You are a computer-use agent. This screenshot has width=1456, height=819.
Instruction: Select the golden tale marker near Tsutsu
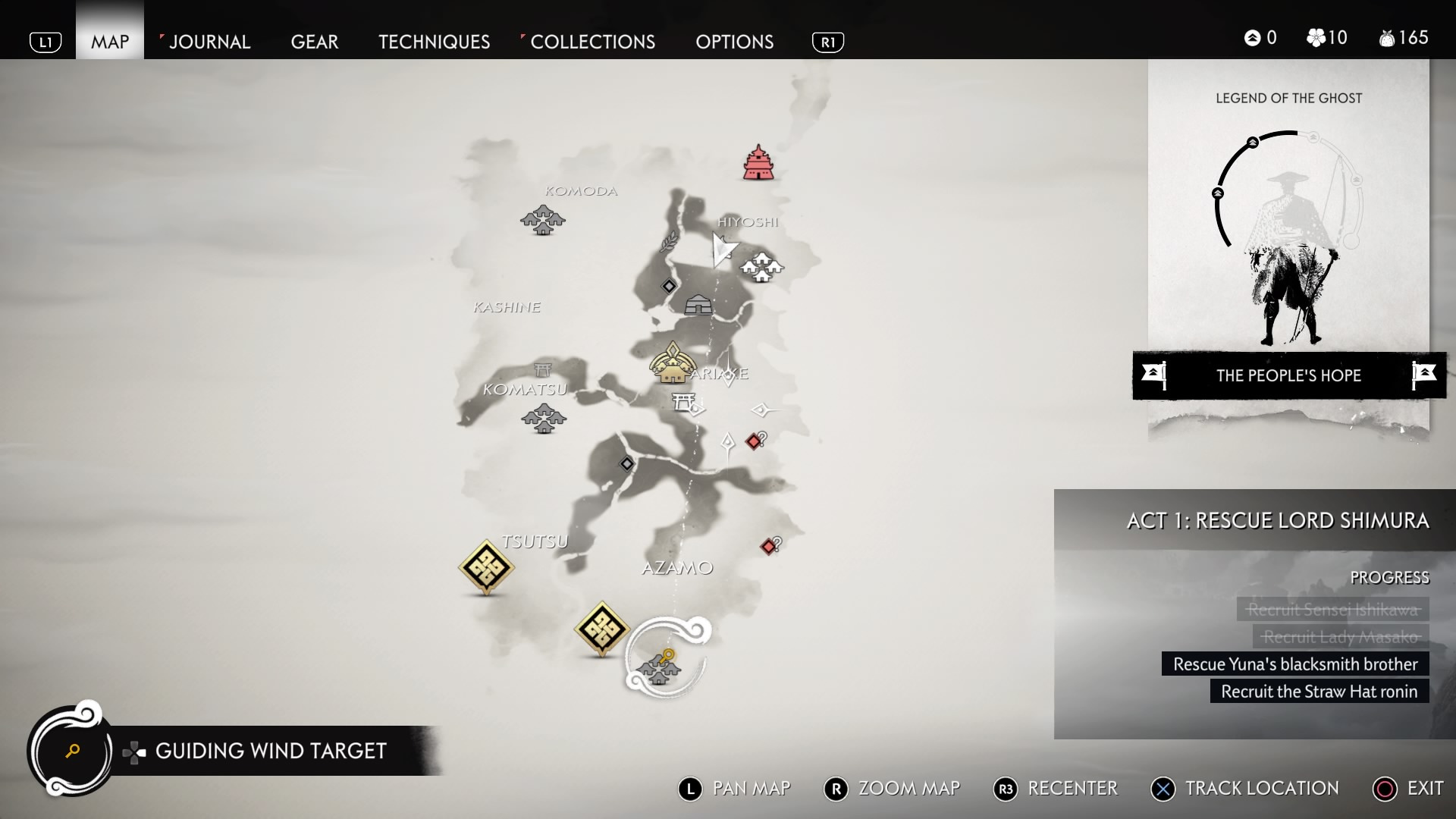tap(486, 566)
